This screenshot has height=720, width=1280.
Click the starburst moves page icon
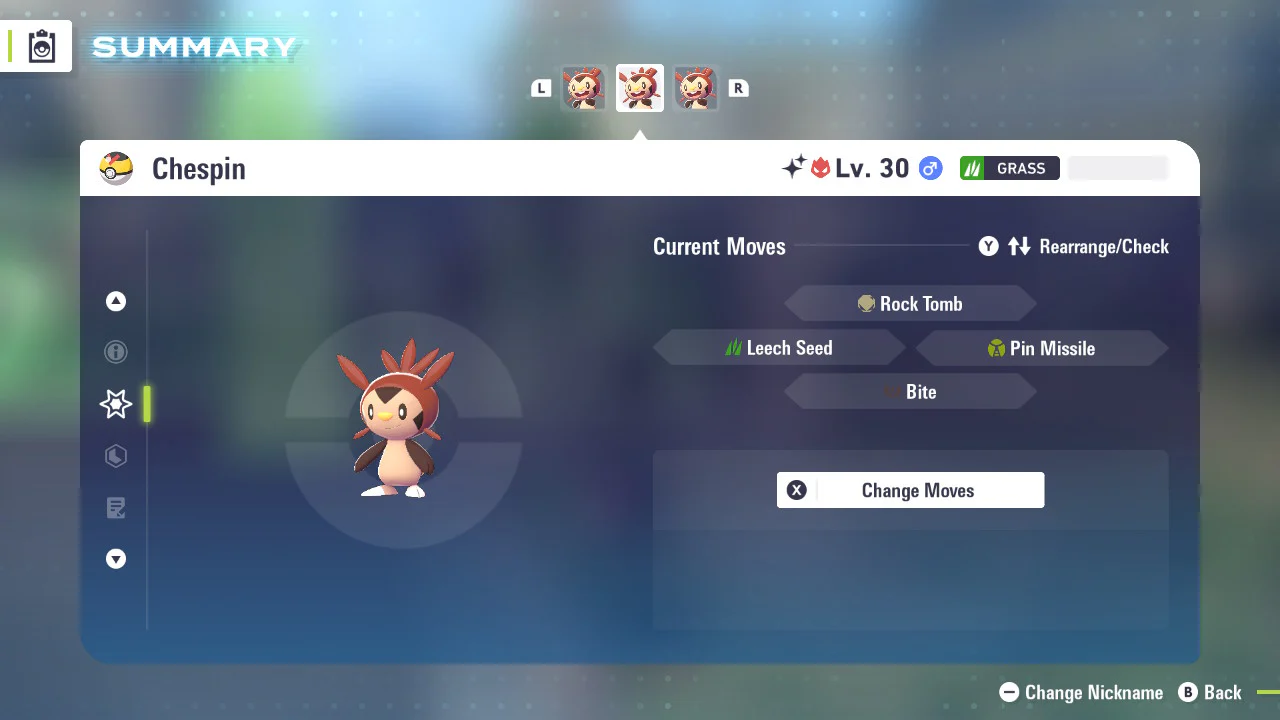pos(116,404)
